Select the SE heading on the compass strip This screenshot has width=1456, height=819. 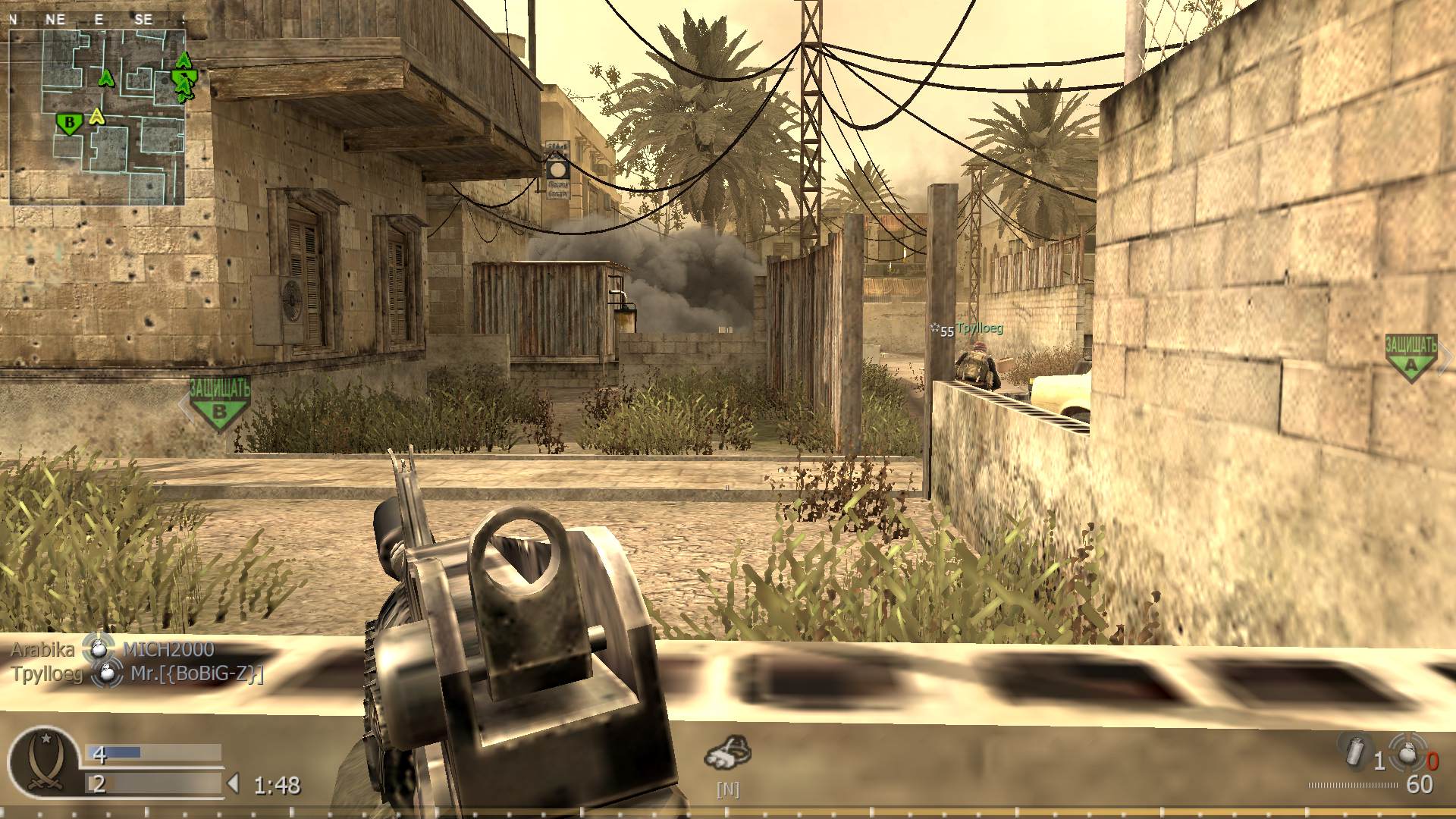(x=143, y=20)
